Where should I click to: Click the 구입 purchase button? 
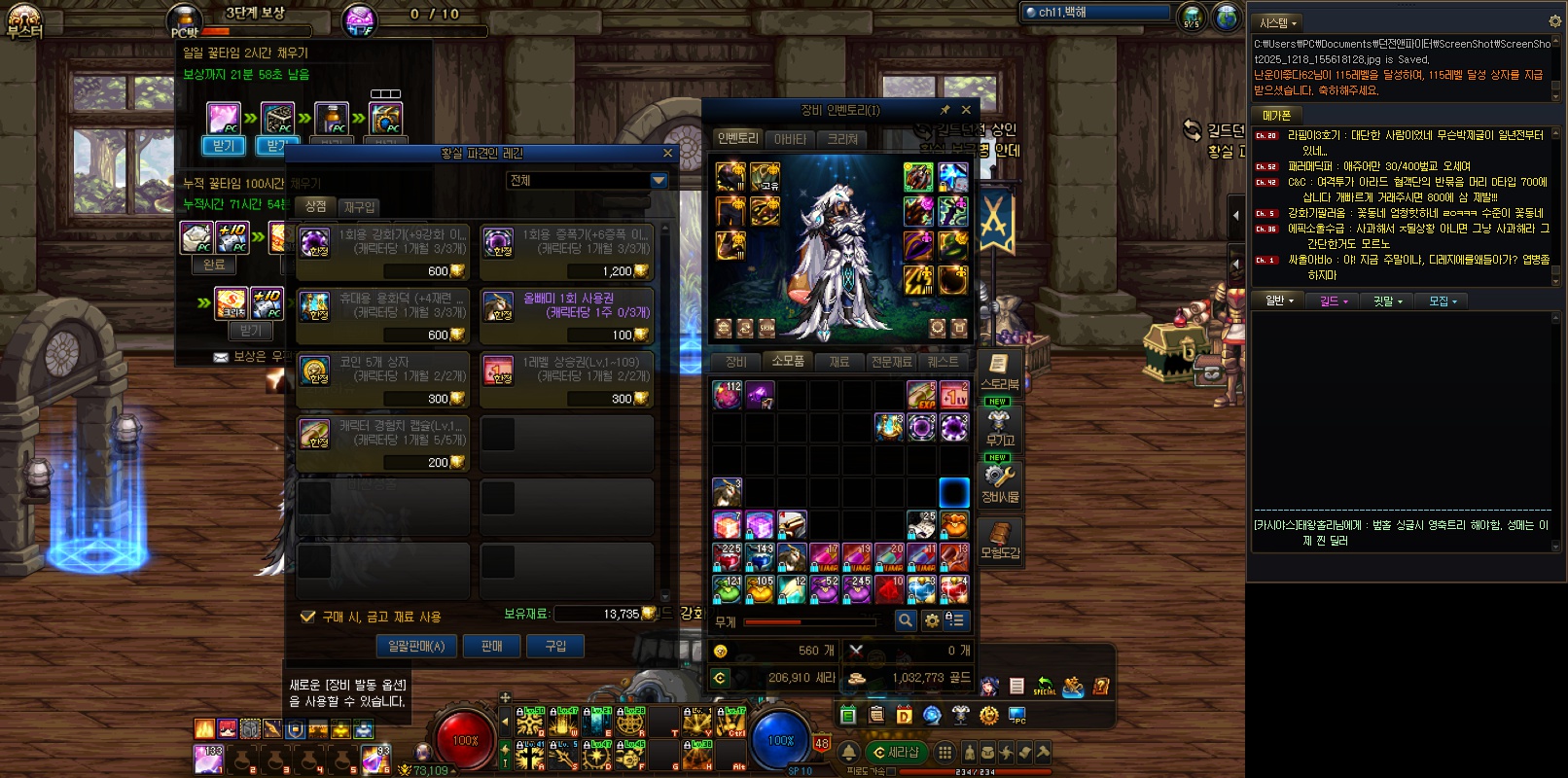pos(555,647)
